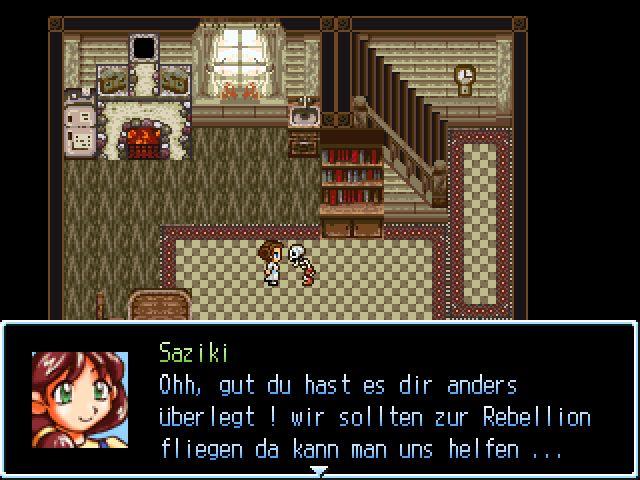The width and height of the screenshot is (640, 480).
Task: Select Saziki's portrait in the dialogue
Action: [x=80, y=399]
